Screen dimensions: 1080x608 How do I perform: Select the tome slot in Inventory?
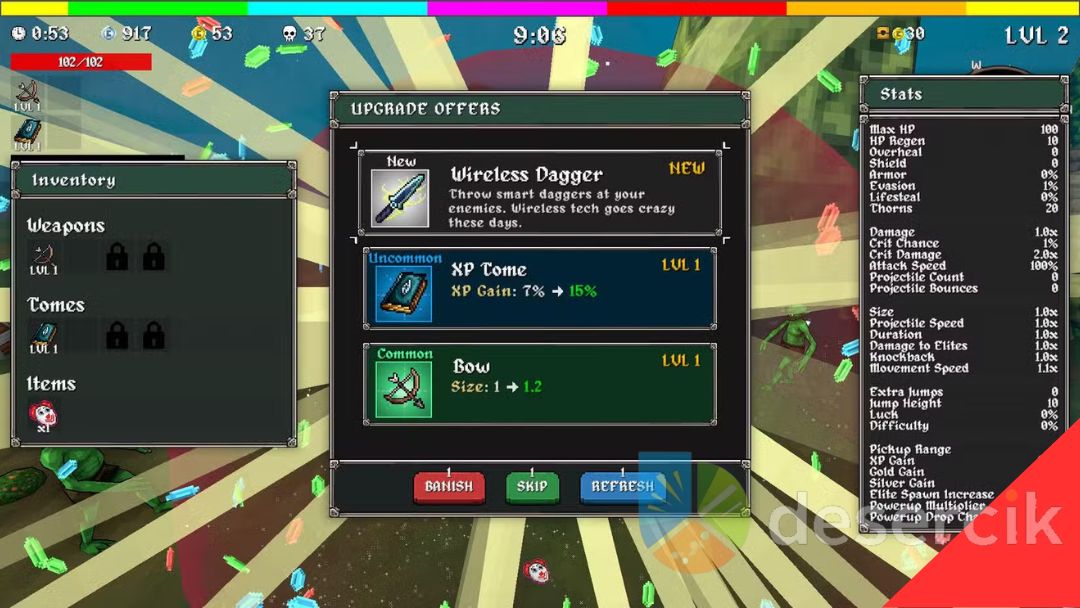tap(43, 337)
